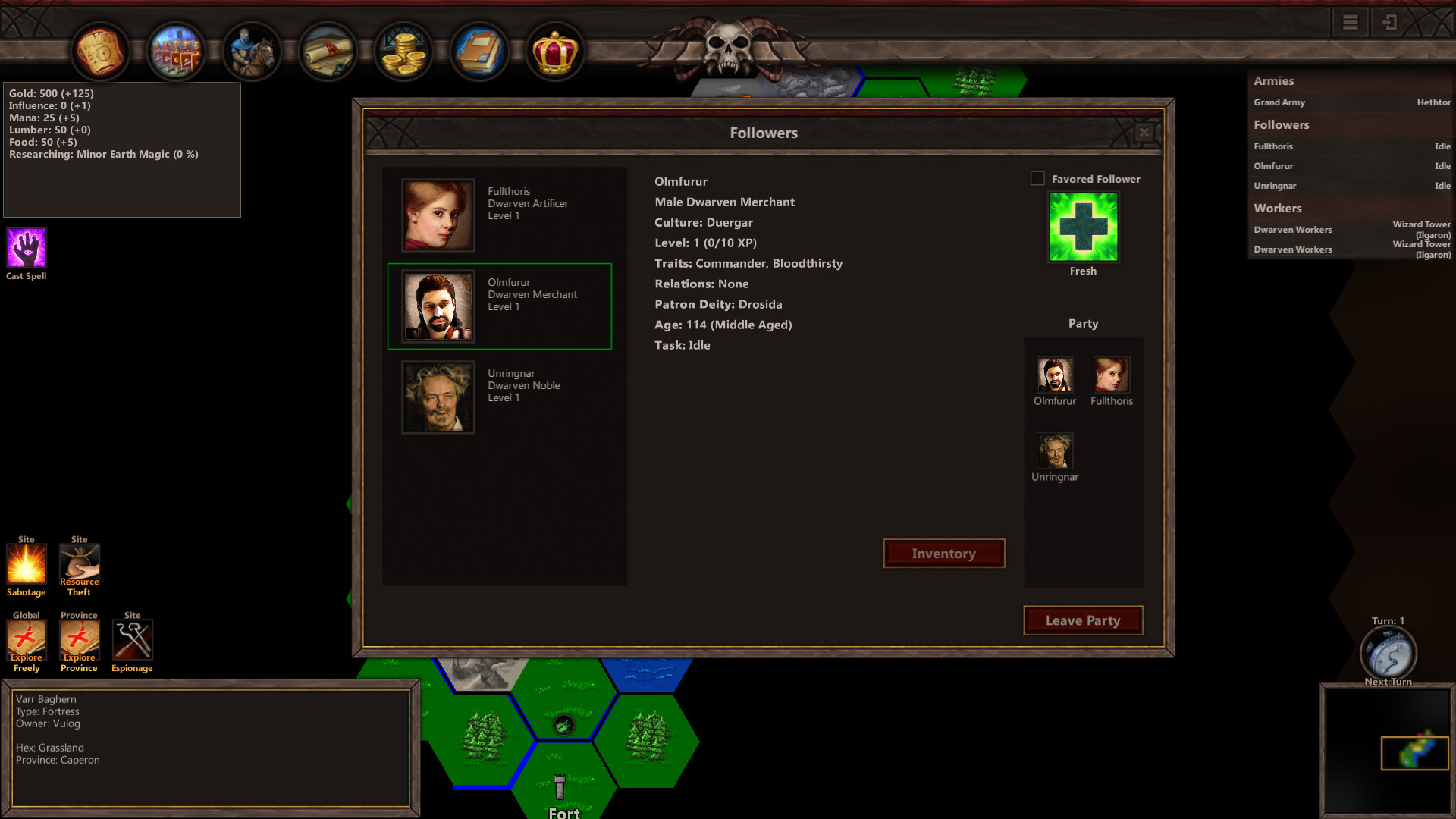Open the crown kingdom icon
Image resolution: width=1456 pixels, height=819 pixels.
556,51
